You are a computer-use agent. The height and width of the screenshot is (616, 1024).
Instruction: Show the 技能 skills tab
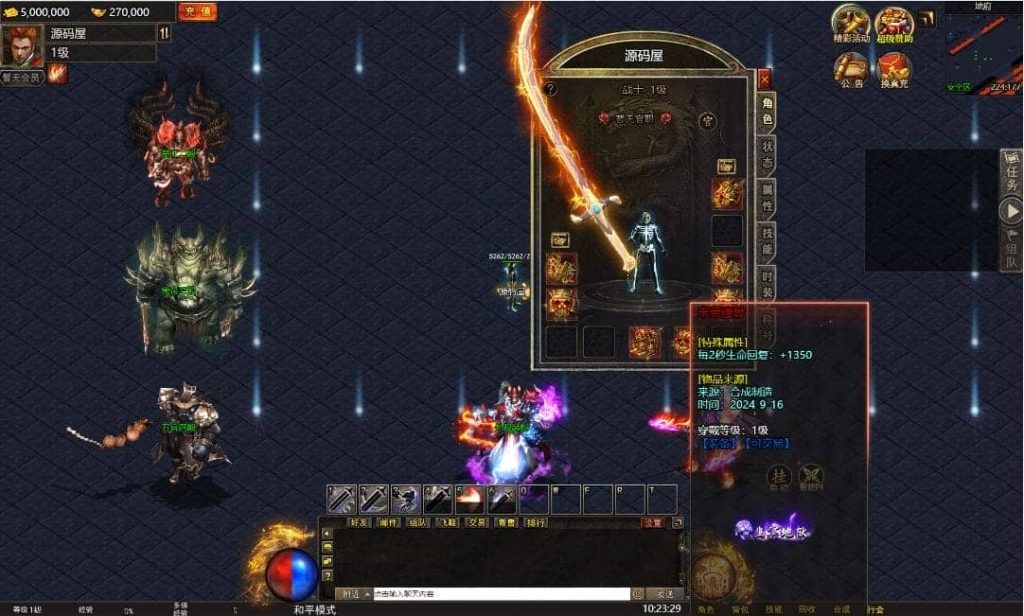coord(766,241)
